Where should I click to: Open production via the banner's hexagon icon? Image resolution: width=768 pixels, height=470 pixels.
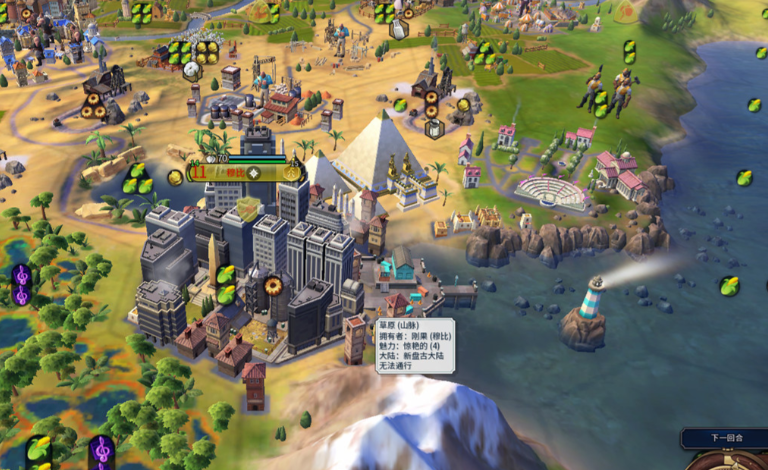[x=291, y=172]
